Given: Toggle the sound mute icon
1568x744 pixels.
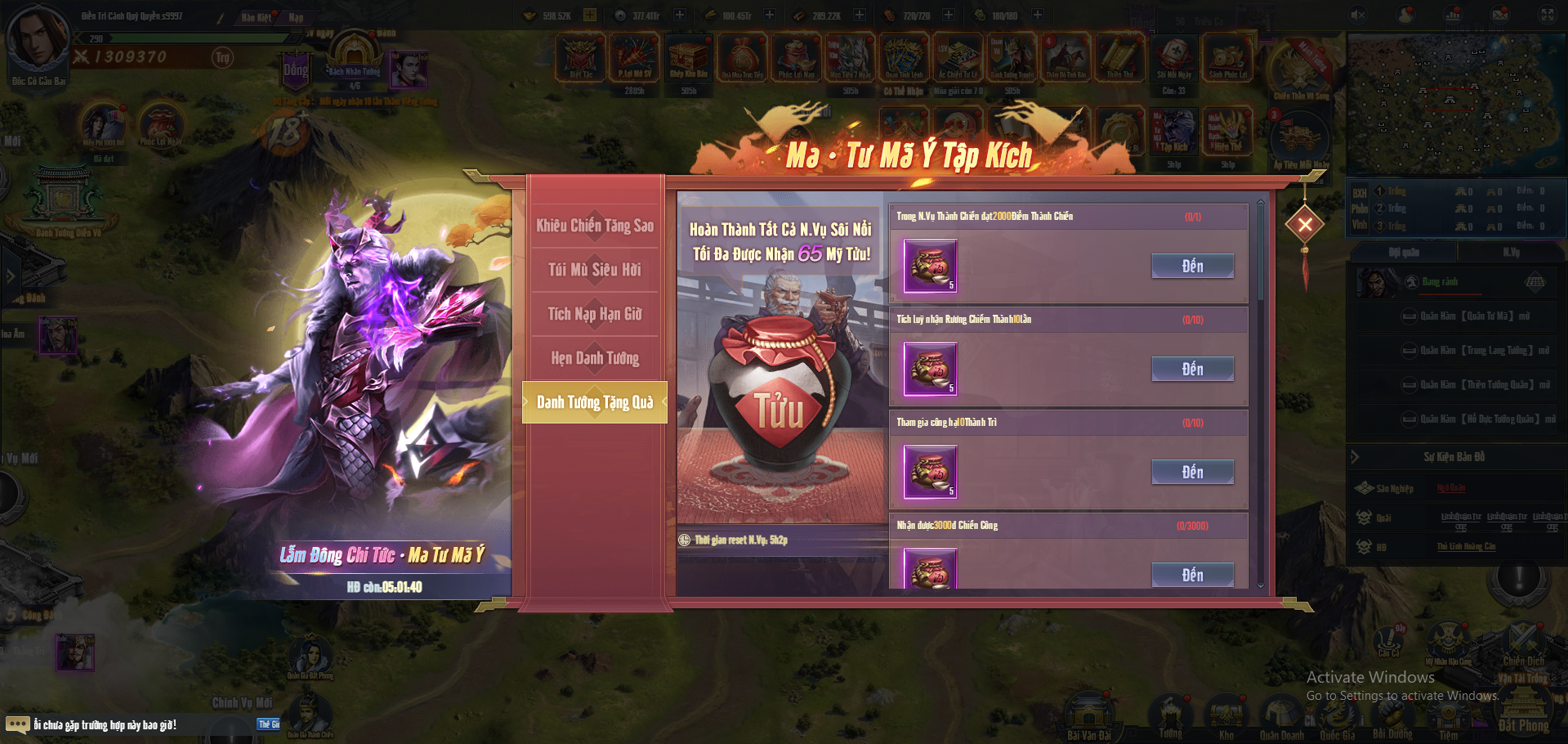Looking at the screenshot, I should tap(1358, 15).
